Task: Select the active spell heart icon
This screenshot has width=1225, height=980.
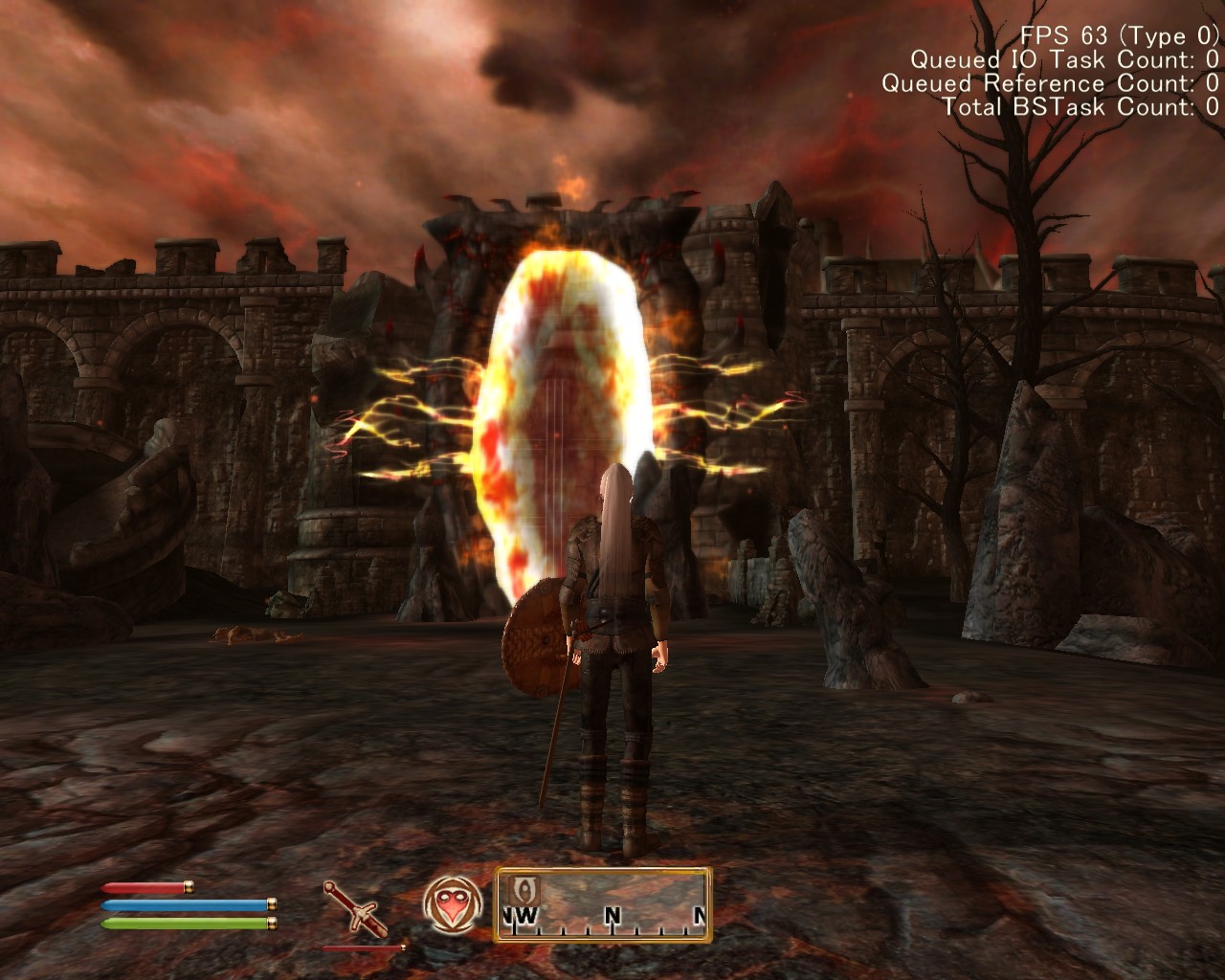Action: click(452, 904)
